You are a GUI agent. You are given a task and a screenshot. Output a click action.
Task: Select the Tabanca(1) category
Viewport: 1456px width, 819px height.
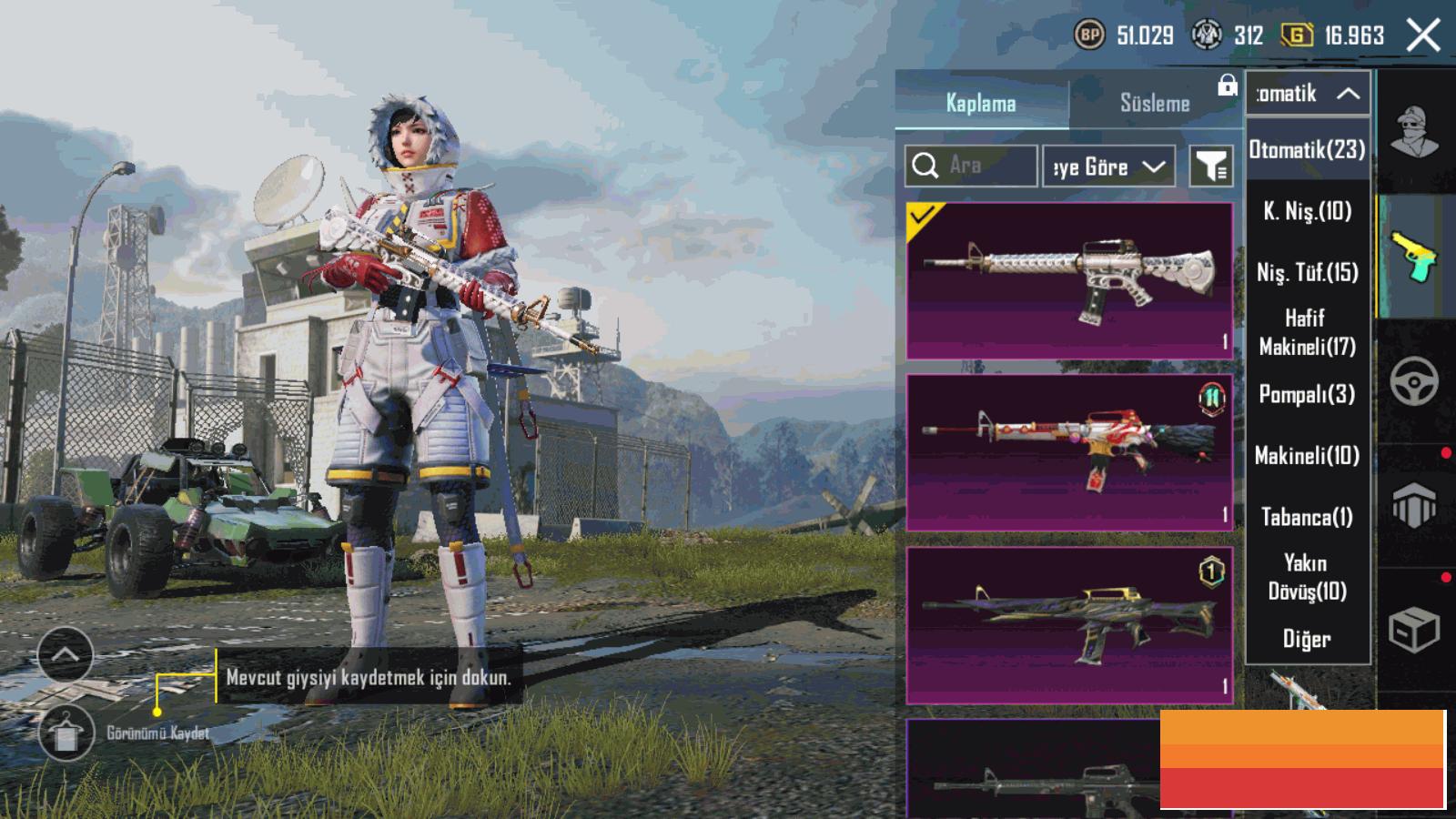[x=1307, y=517]
